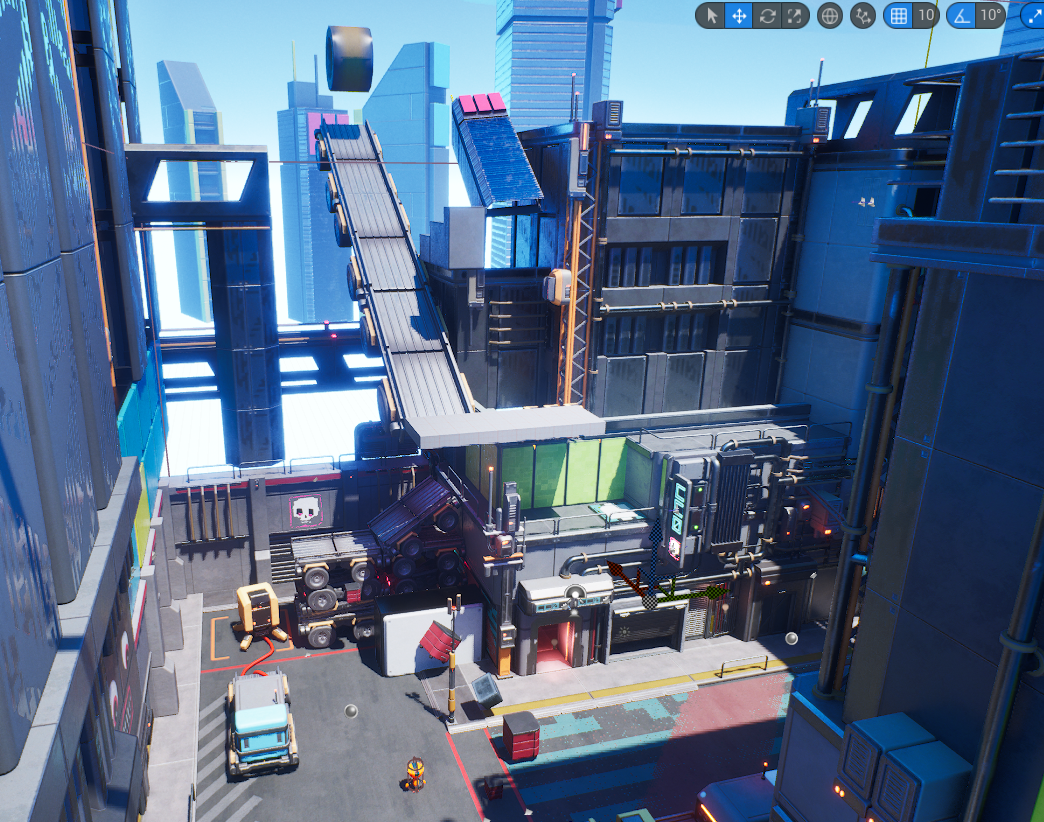Switch to the rotate tool
The width and height of the screenshot is (1044, 822).
767,15
